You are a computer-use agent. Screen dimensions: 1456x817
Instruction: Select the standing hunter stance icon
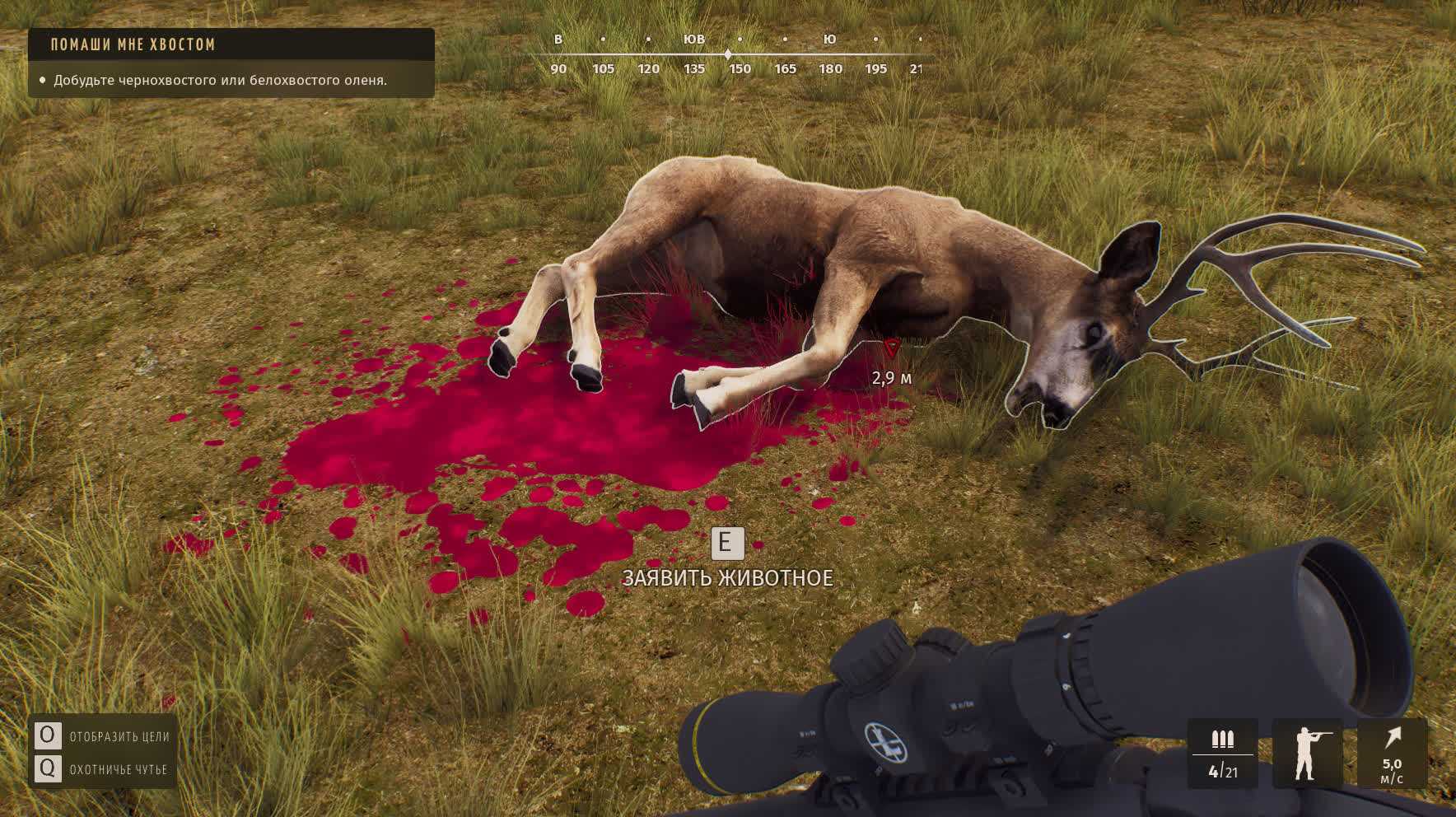tap(1307, 753)
